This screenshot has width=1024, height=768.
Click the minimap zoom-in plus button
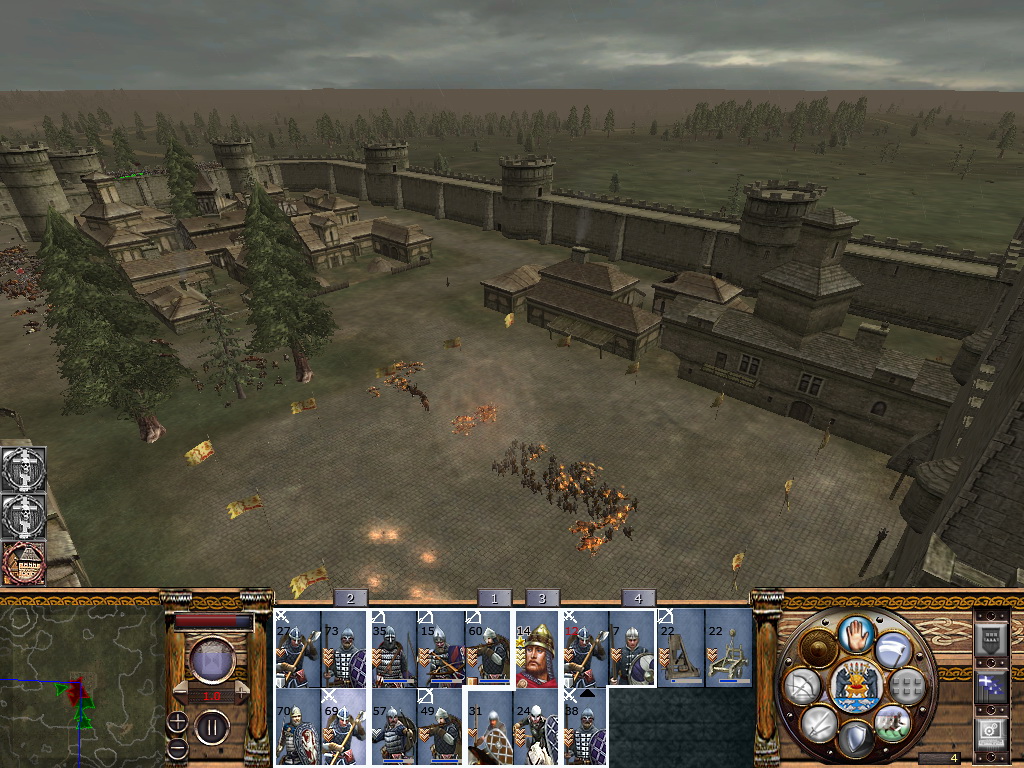(177, 722)
